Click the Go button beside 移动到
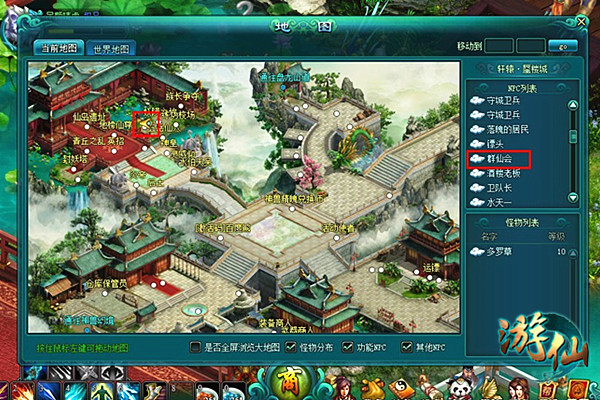The height and width of the screenshot is (400, 600). (568, 46)
